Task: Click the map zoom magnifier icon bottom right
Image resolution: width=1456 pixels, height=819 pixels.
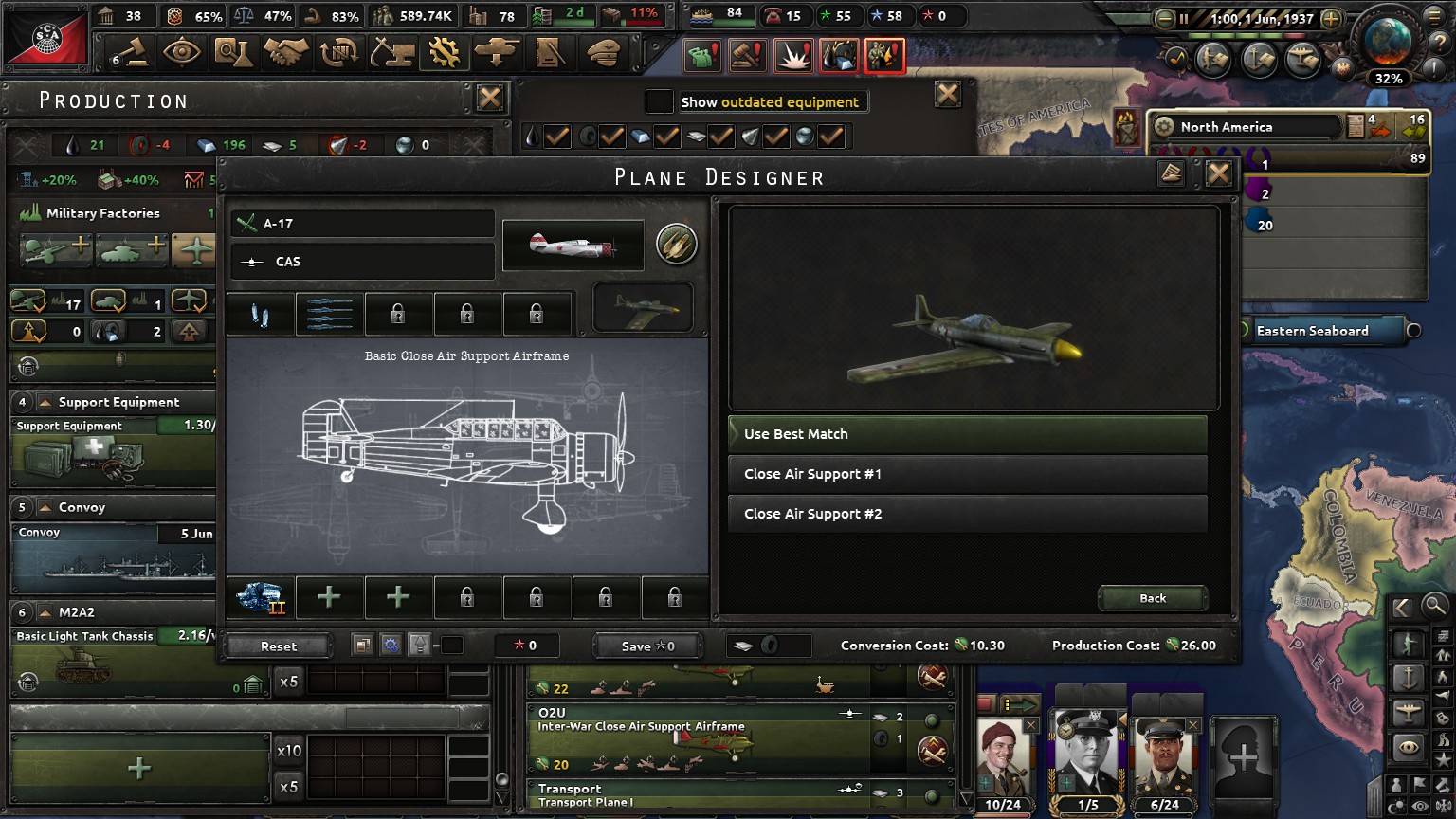Action: coord(1433,604)
